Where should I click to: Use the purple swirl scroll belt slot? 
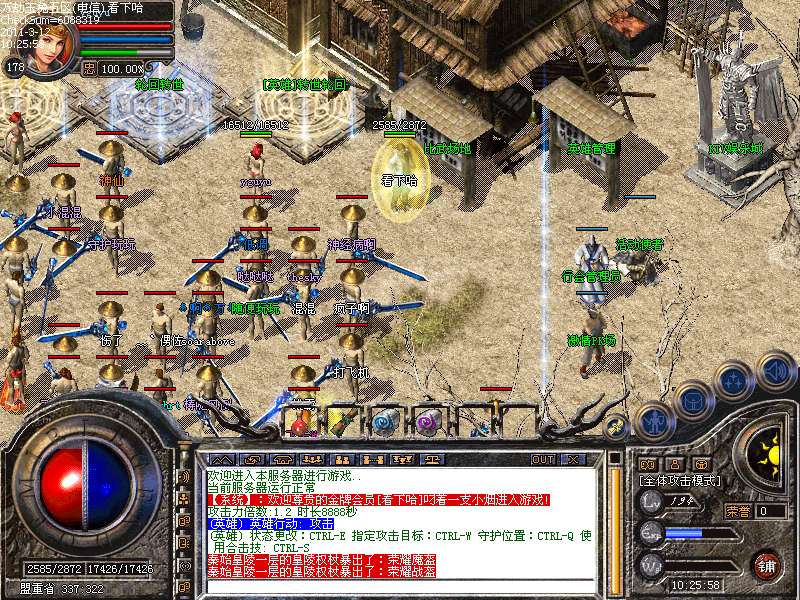click(427, 421)
